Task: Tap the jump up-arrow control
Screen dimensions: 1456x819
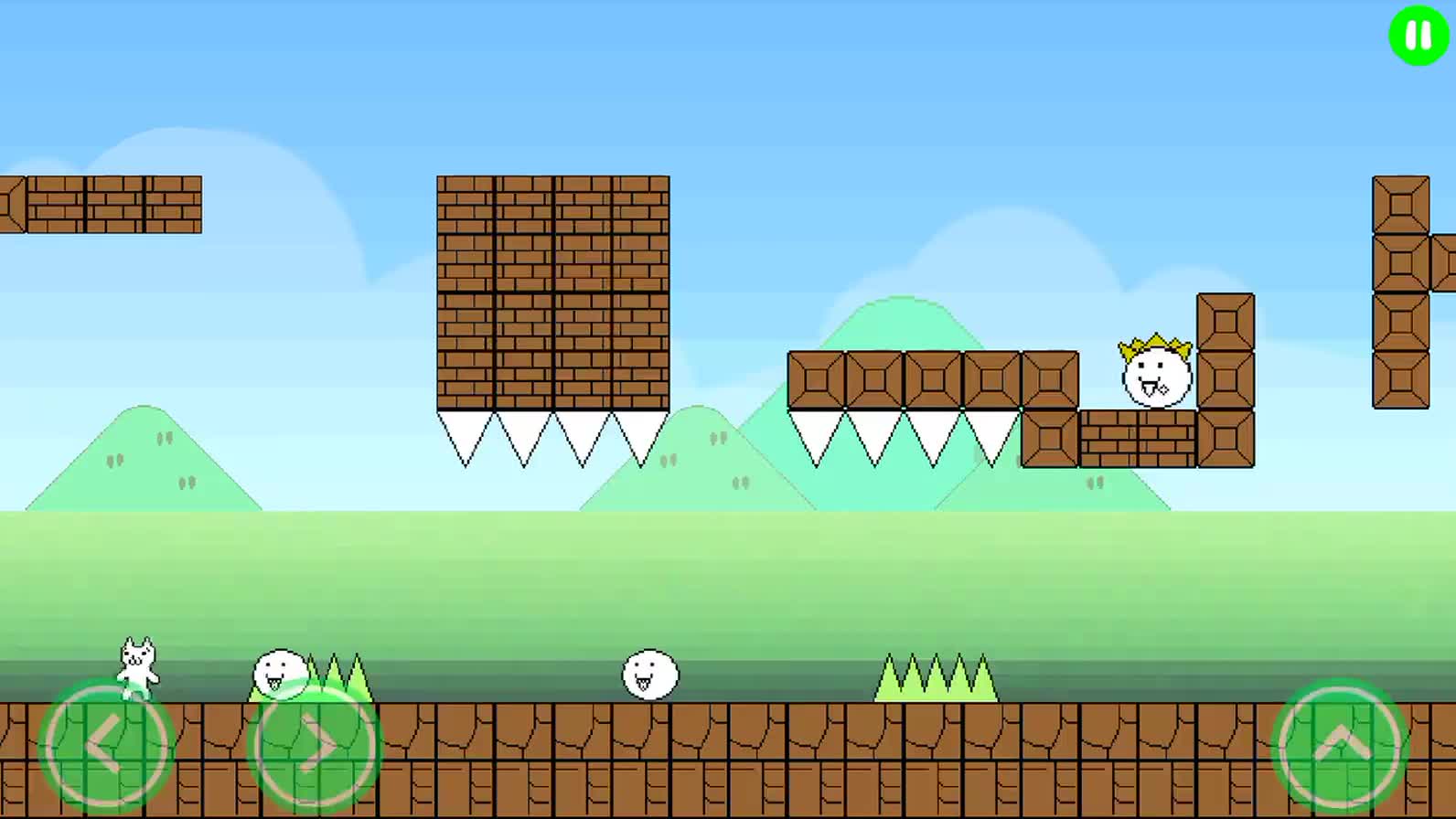Action: click(x=1340, y=745)
